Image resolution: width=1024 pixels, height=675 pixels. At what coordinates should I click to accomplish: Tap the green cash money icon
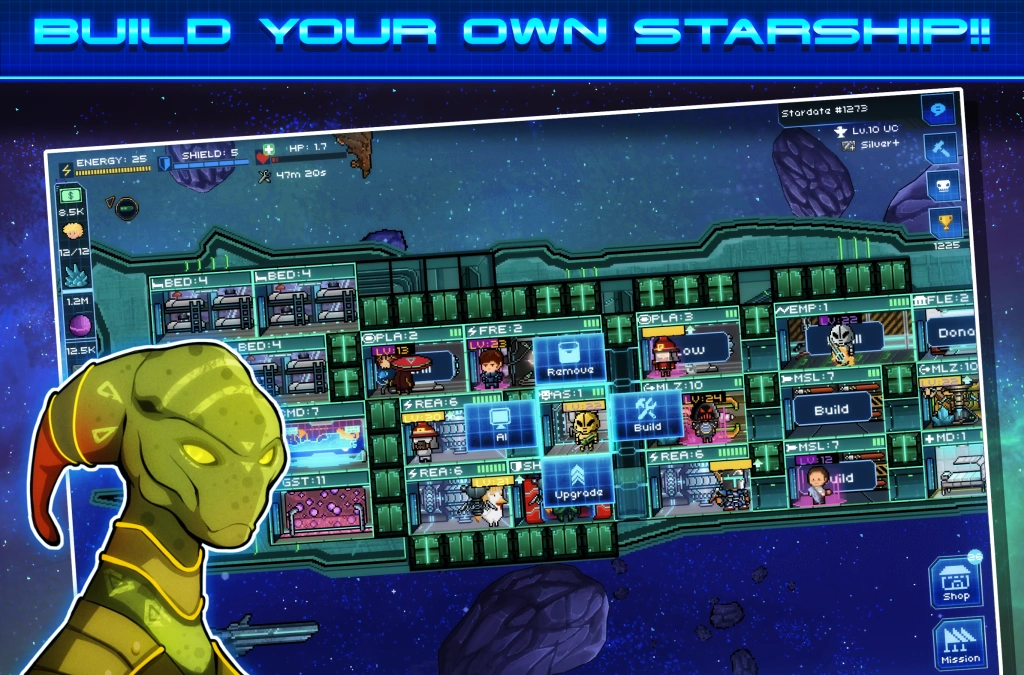tap(71, 195)
